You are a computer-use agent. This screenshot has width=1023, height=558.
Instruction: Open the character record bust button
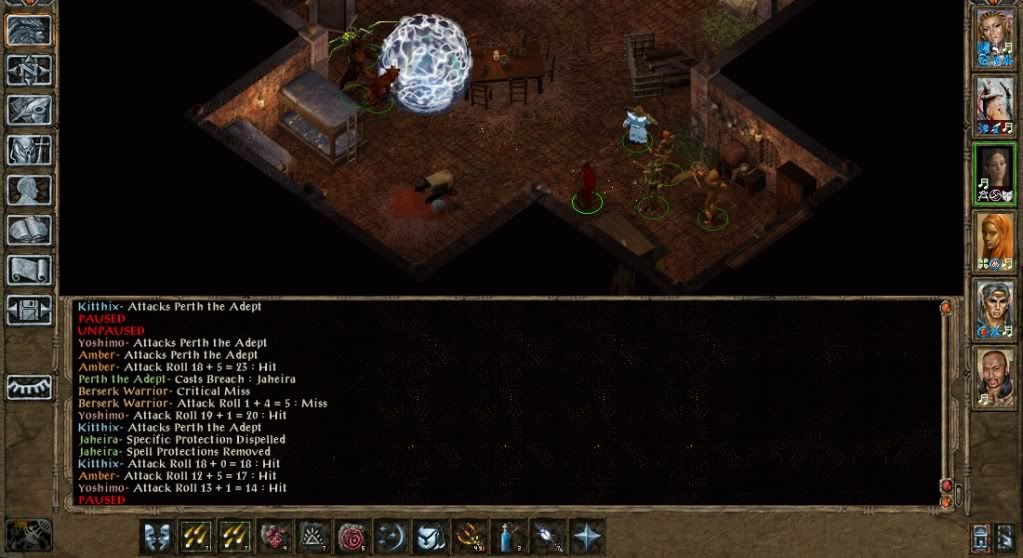29,189
